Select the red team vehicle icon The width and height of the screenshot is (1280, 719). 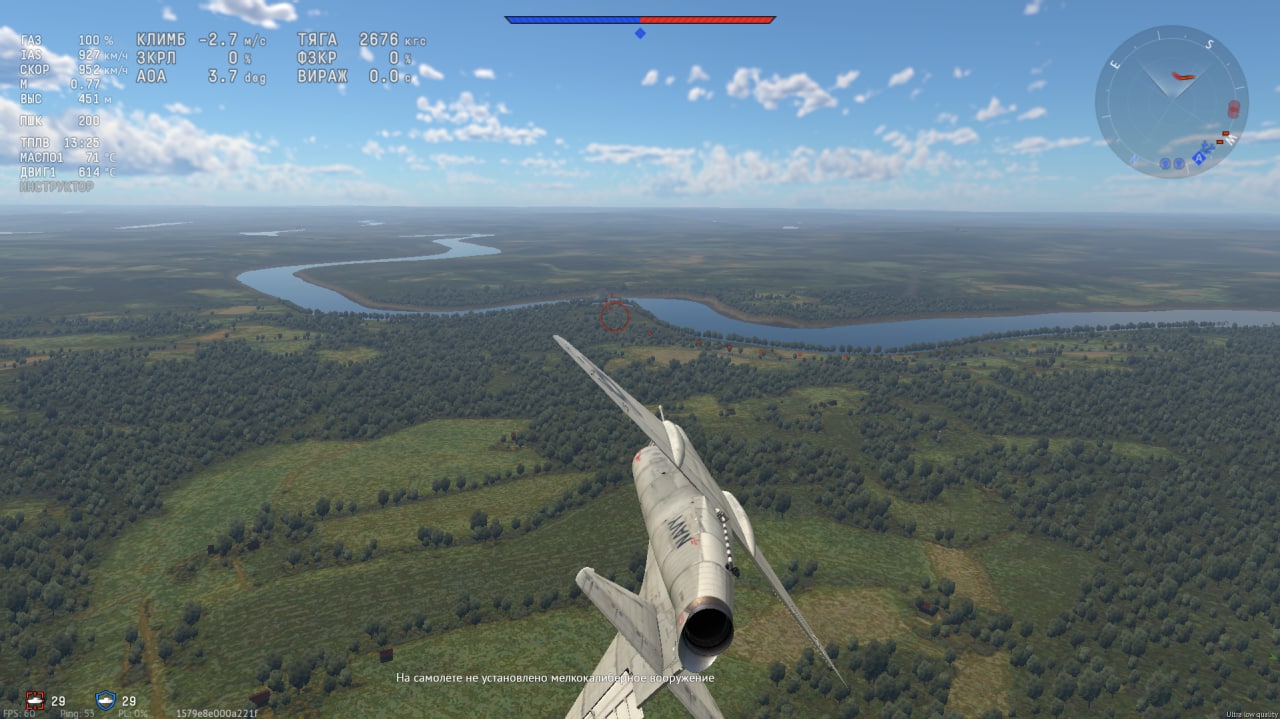[x=36, y=701]
